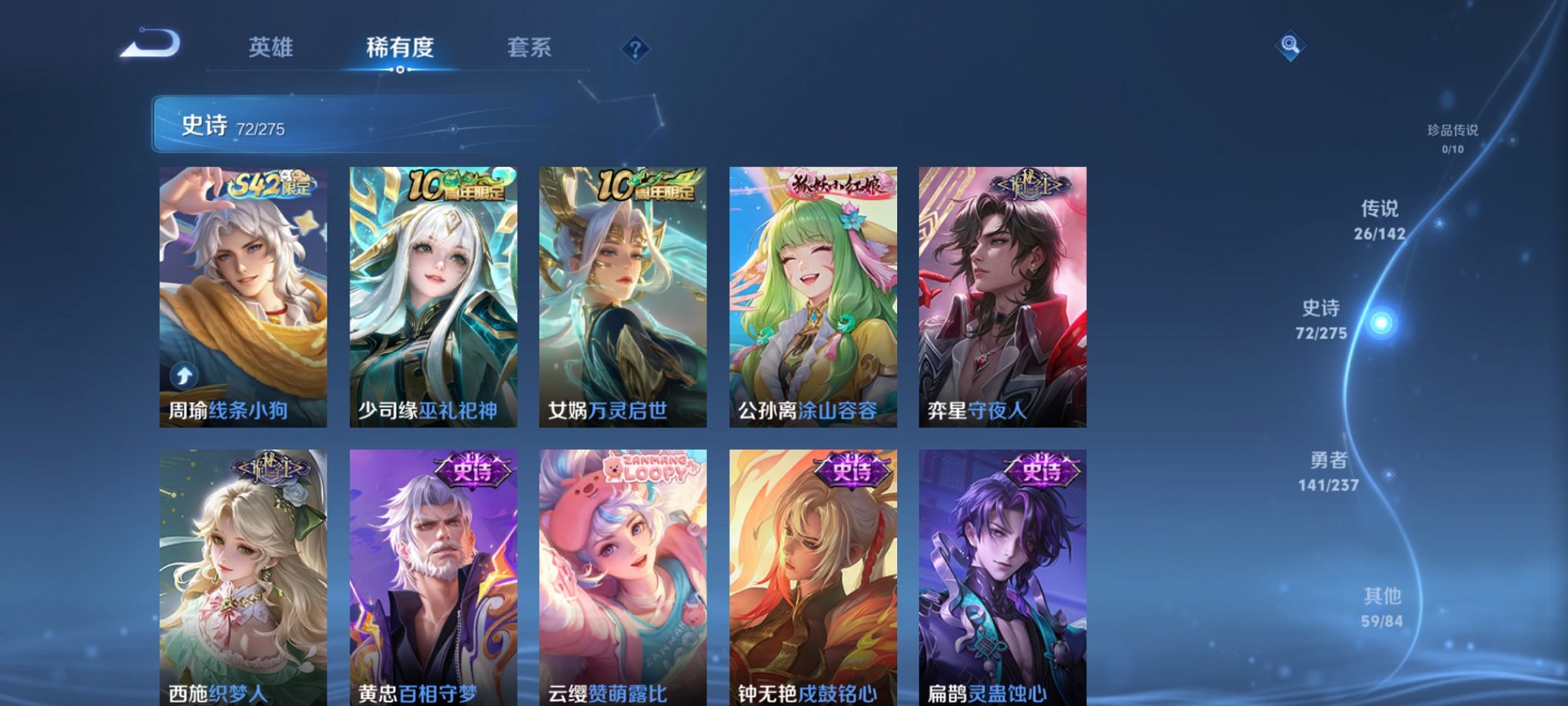Open the help question mark next to tabs
Screen dimensions: 1568x706
(634, 48)
